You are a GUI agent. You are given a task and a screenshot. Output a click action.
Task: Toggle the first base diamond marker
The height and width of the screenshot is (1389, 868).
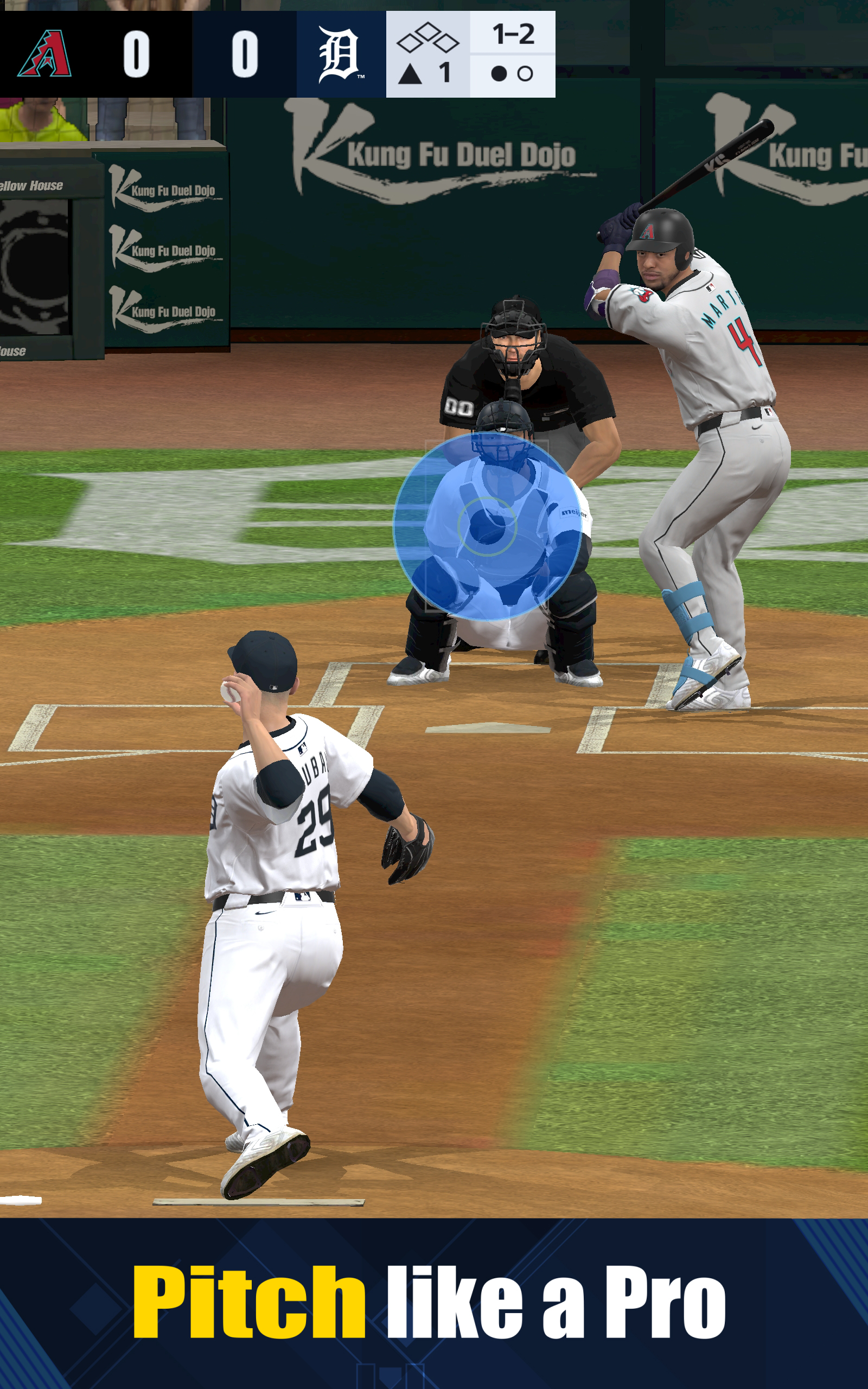[x=445, y=42]
